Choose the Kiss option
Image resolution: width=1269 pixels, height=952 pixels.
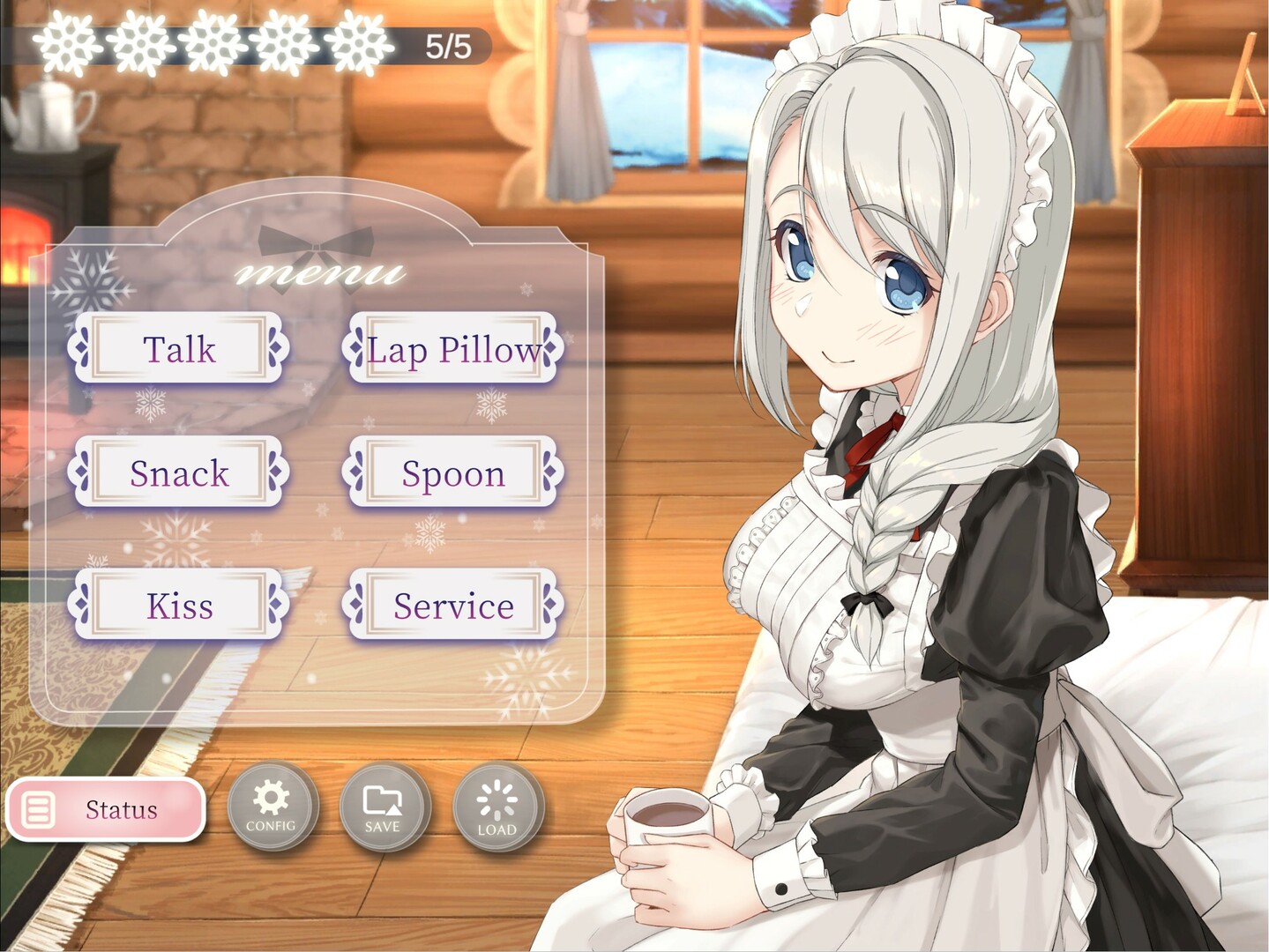coord(178,606)
